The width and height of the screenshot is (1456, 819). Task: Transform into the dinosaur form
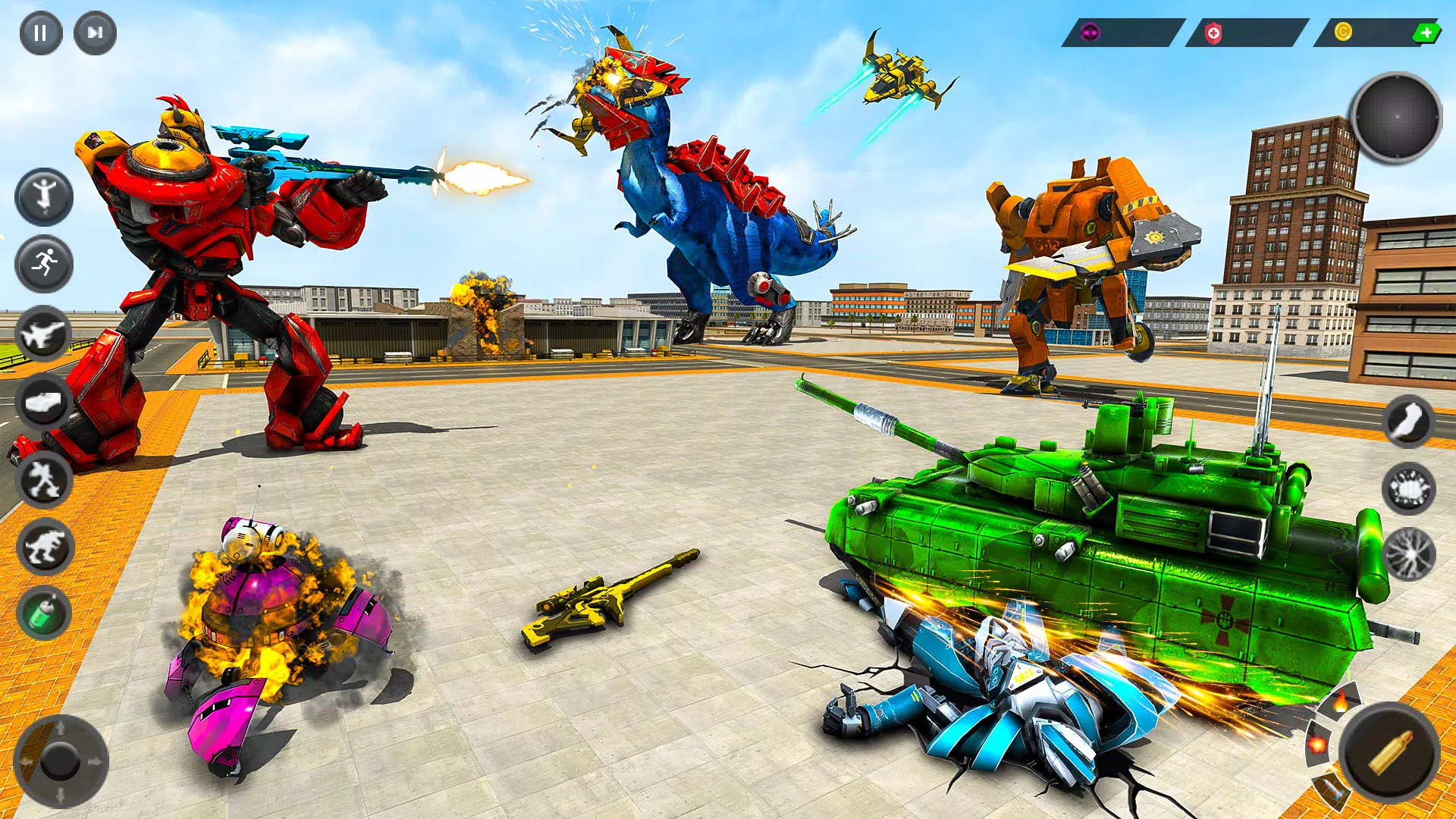click(x=44, y=547)
